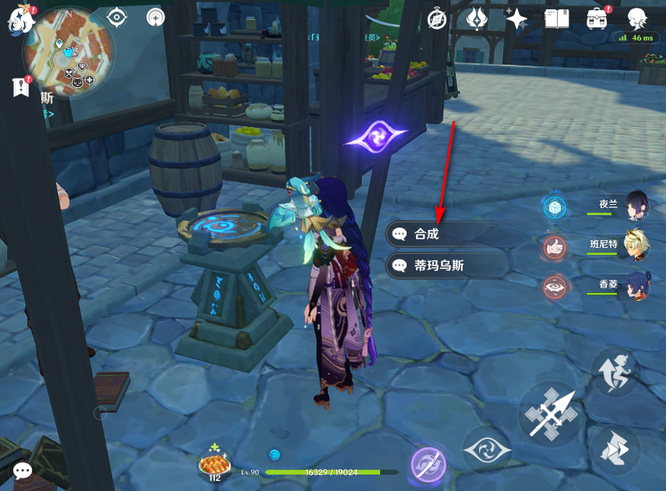Open the chat speech bubble
This screenshot has height=491, width=666.
[22, 470]
